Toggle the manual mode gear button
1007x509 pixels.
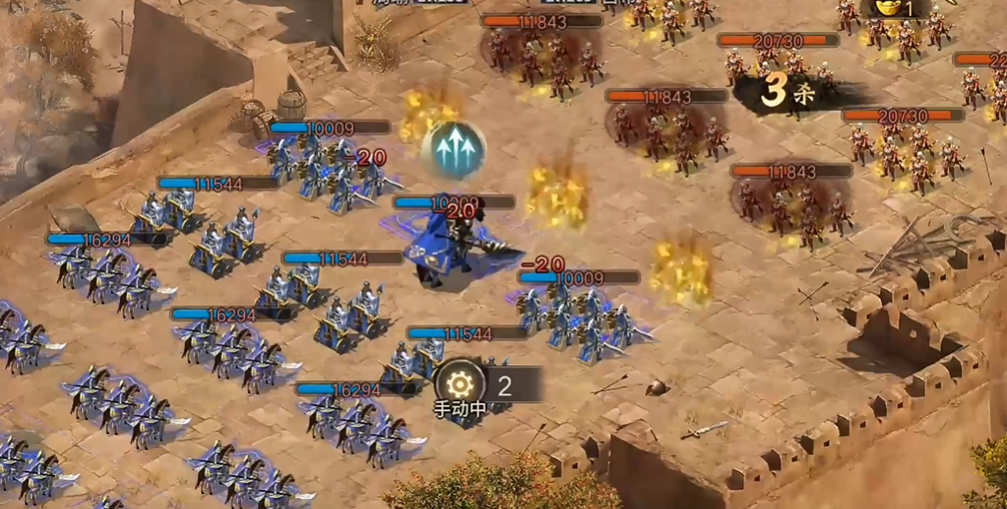(x=460, y=383)
